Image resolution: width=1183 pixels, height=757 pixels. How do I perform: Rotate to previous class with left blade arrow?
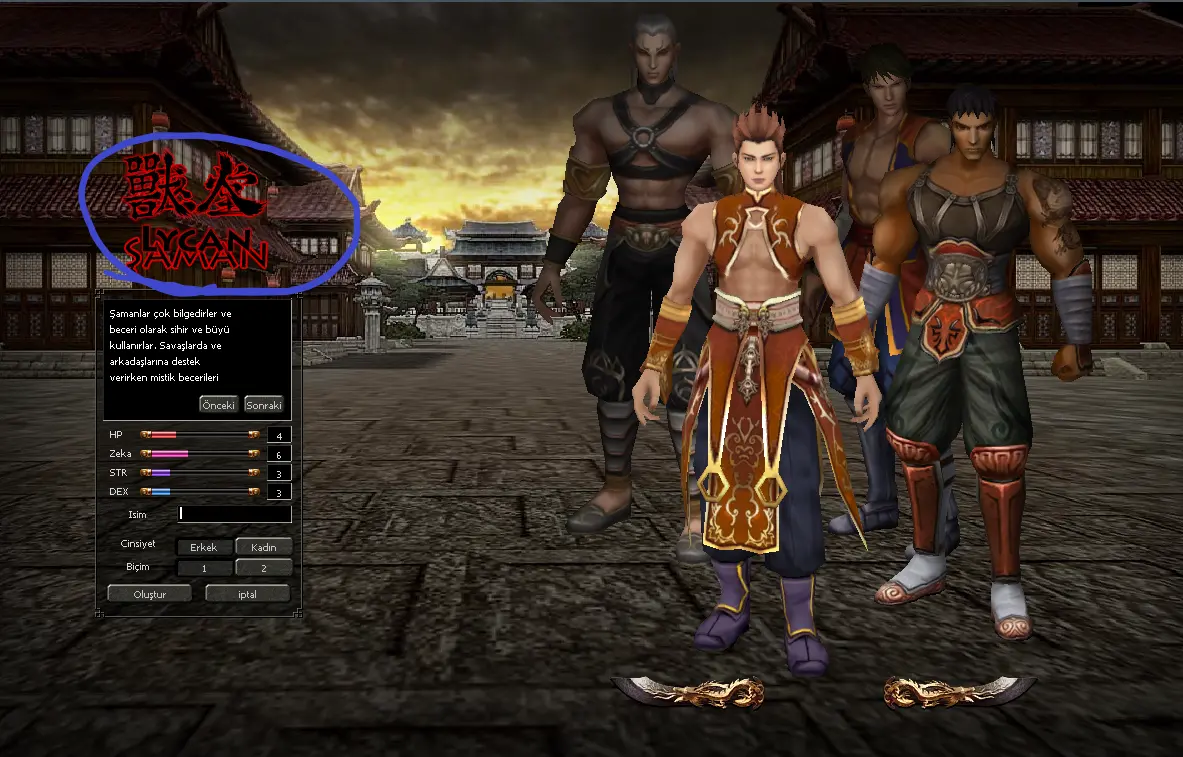click(688, 691)
